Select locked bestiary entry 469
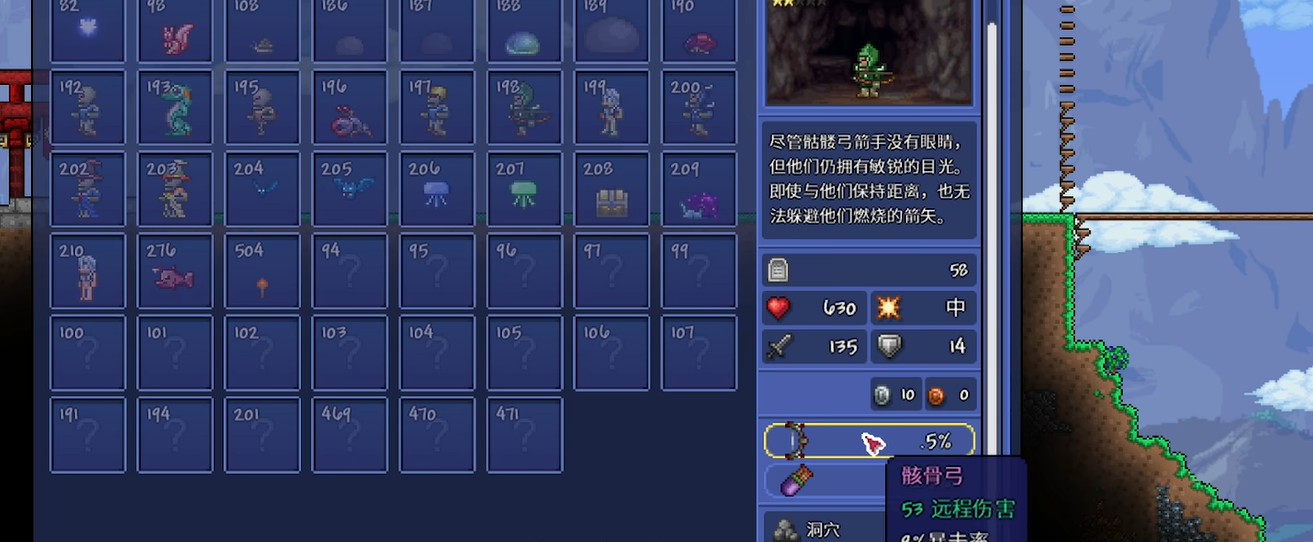The height and width of the screenshot is (542, 1313). [350, 435]
